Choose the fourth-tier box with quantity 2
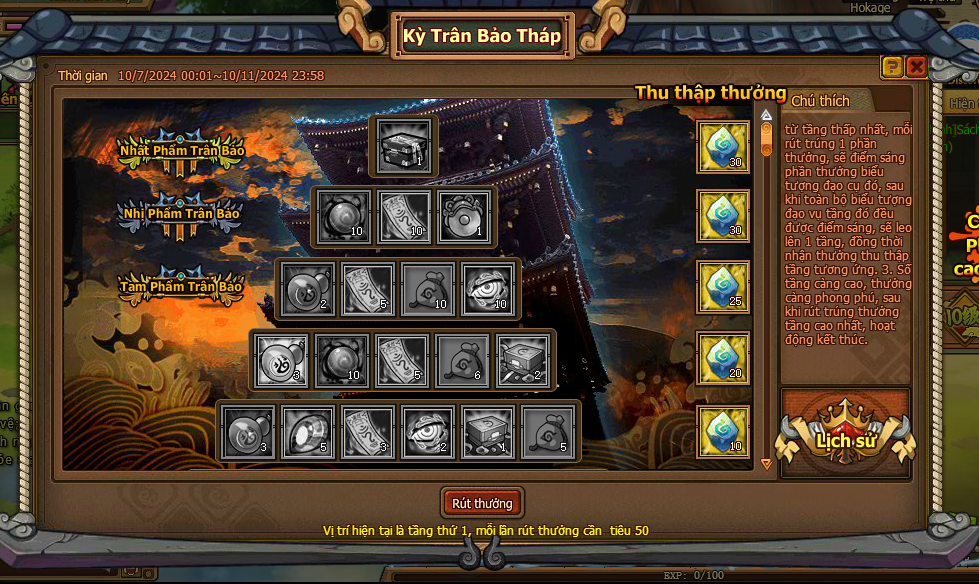 pyautogui.click(x=522, y=361)
